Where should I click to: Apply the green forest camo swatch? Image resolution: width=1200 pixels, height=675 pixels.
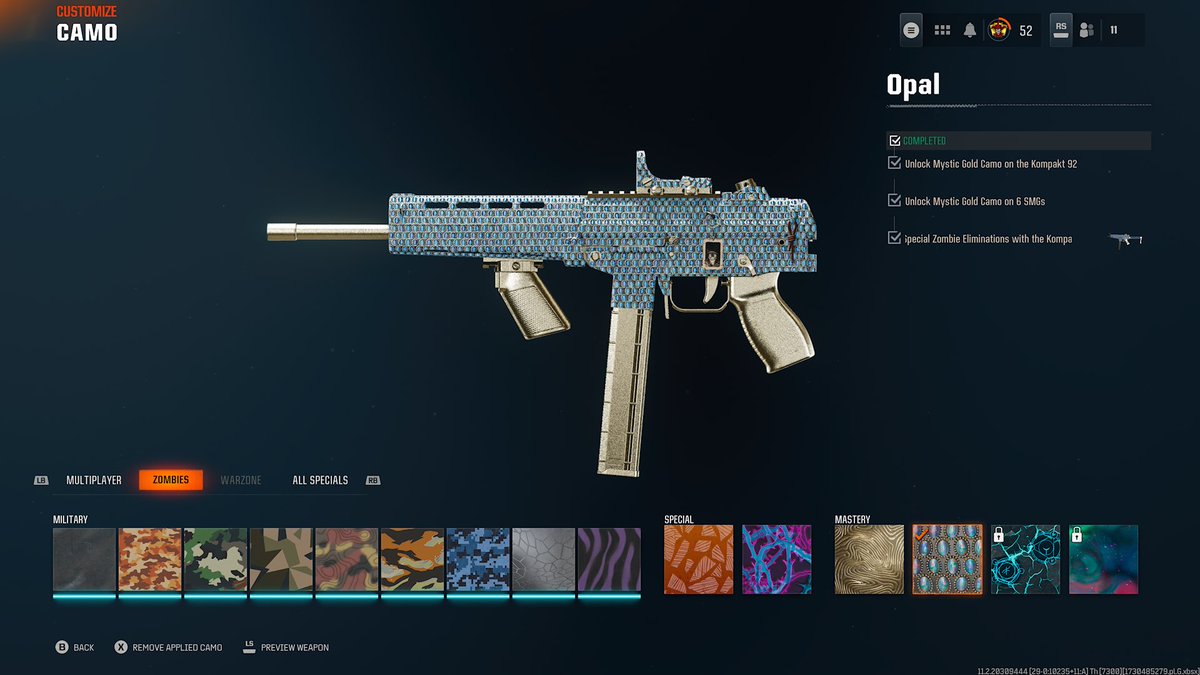215,560
